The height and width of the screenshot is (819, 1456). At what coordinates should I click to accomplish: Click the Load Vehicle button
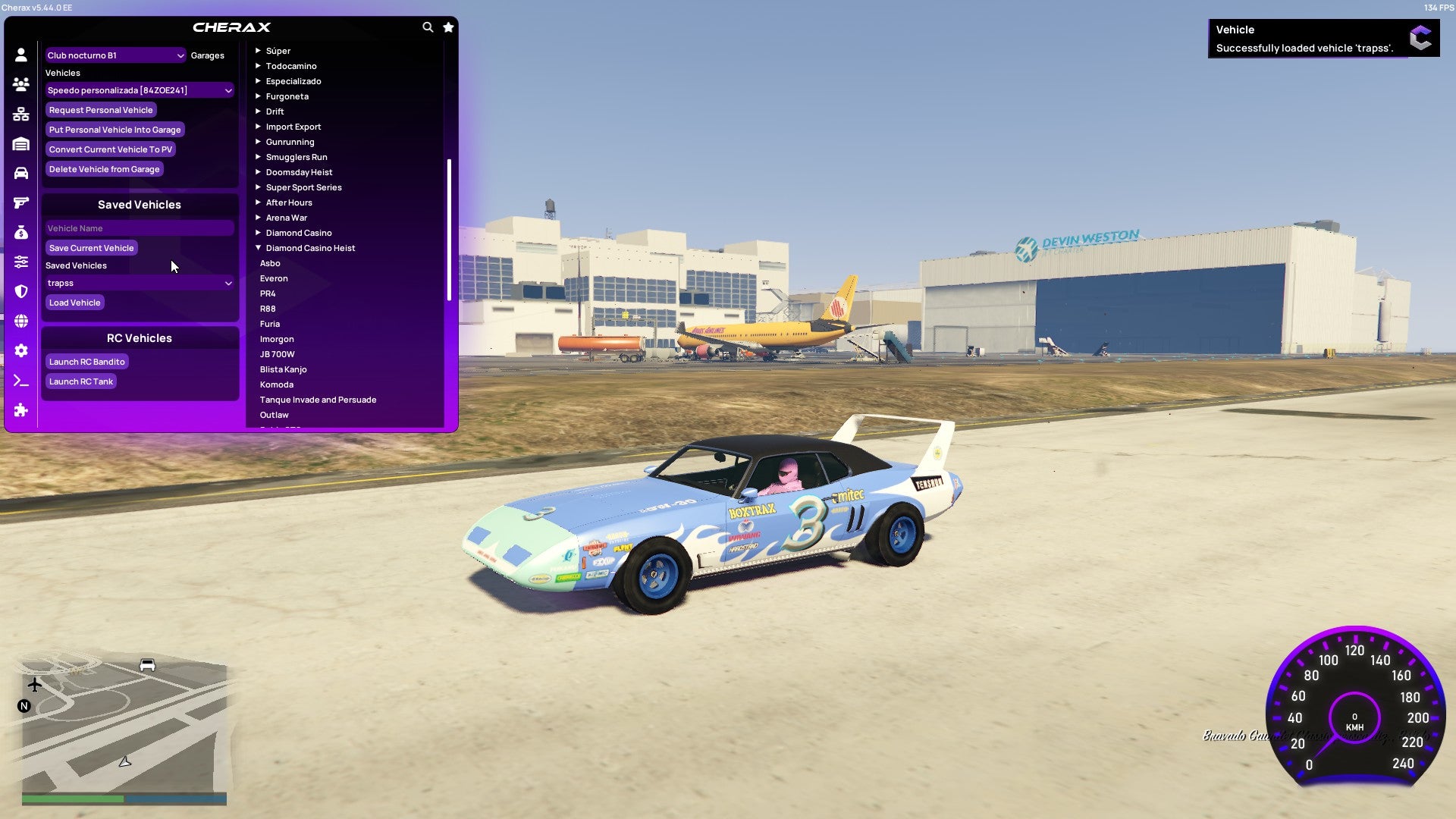point(74,302)
